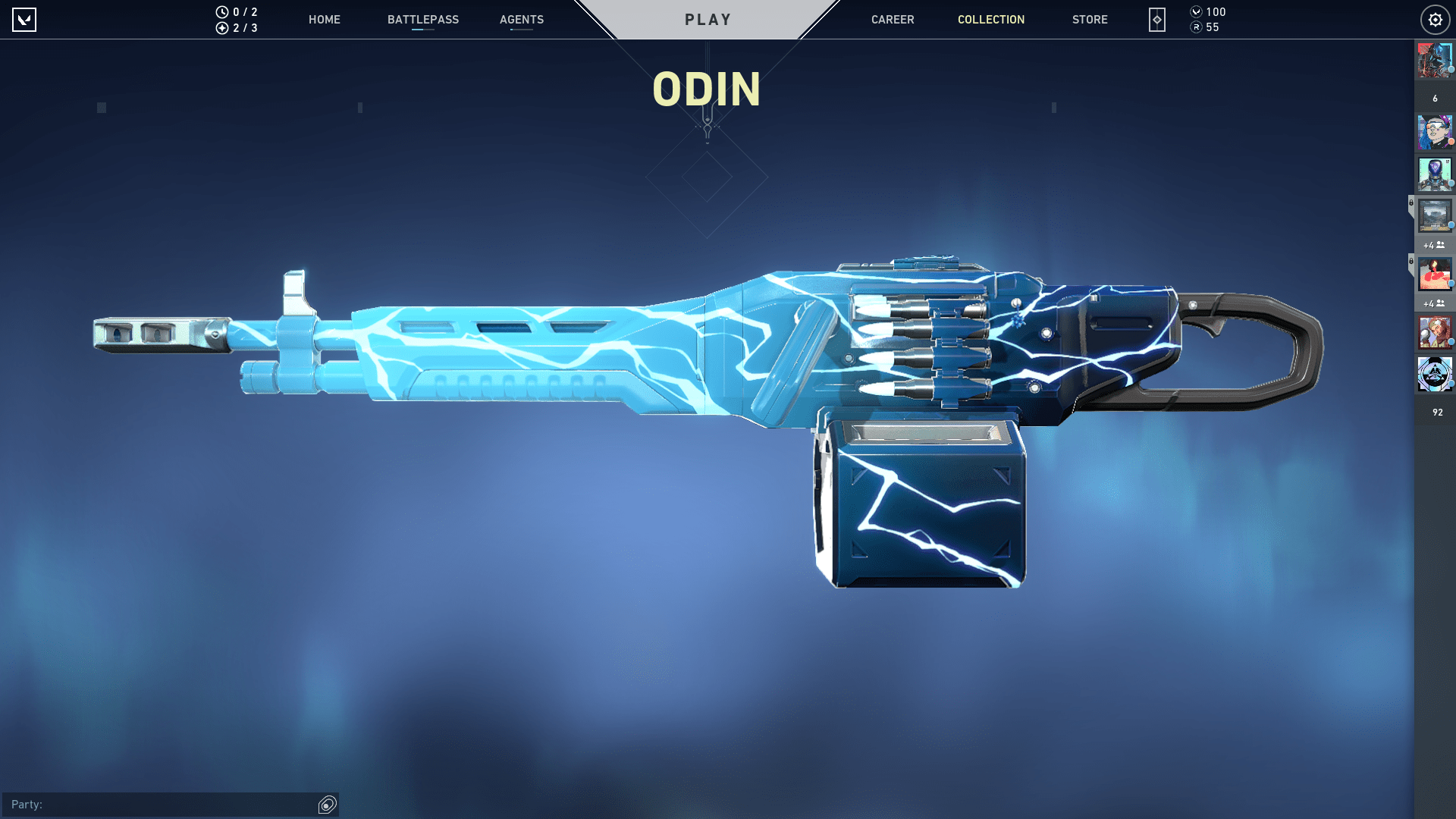Viewport: 1456px width, 819px height.
Task: Navigate to the BATTLEPASS screen
Action: pos(422,20)
